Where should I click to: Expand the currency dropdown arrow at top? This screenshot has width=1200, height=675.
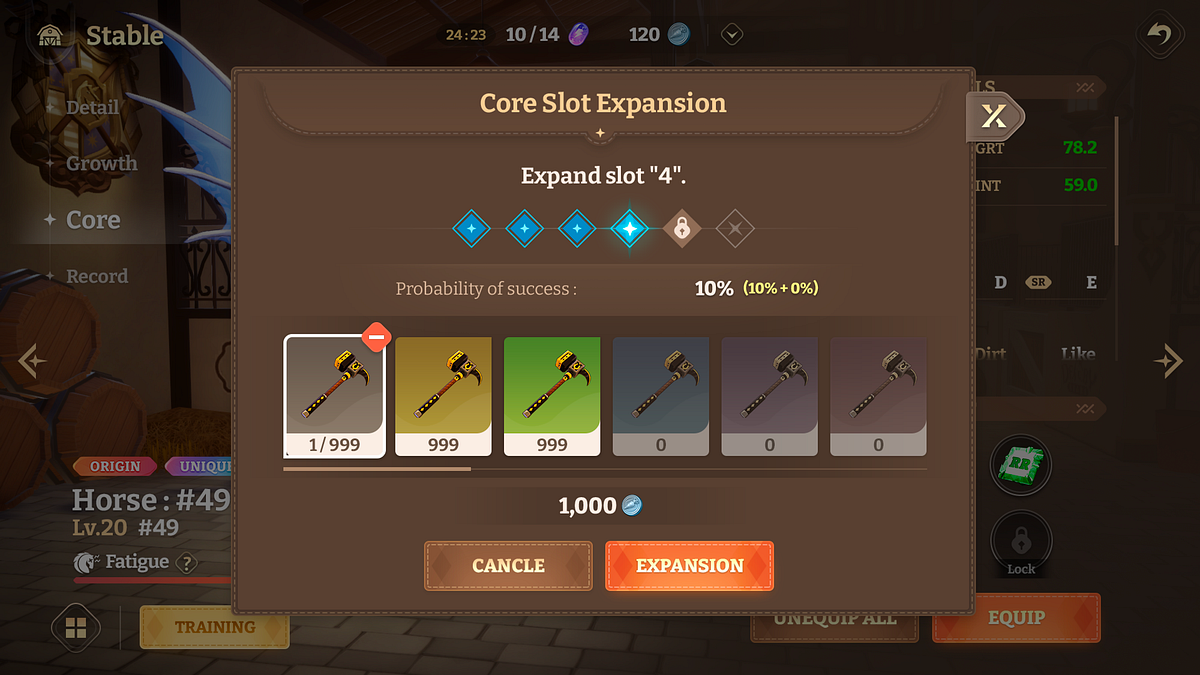coord(732,35)
